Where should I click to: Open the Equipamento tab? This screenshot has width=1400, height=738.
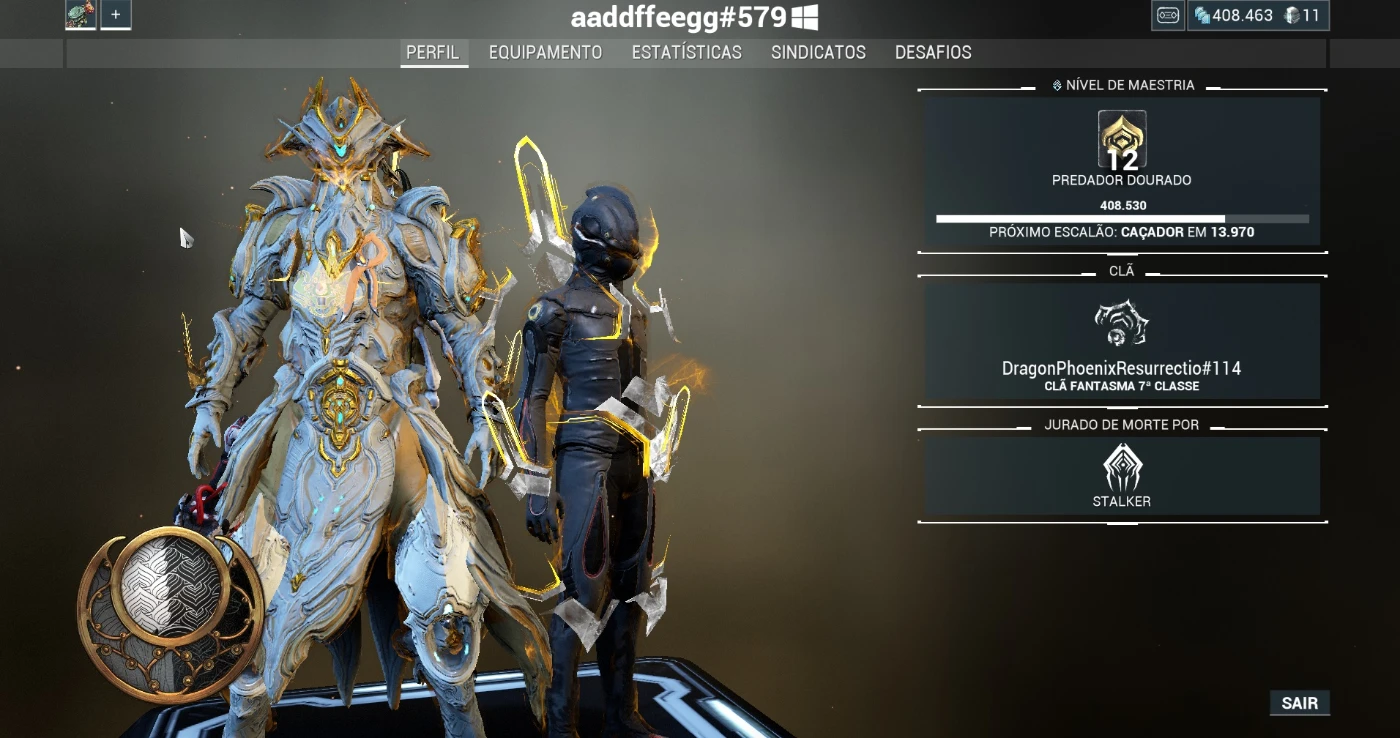[x=545, y=53]
